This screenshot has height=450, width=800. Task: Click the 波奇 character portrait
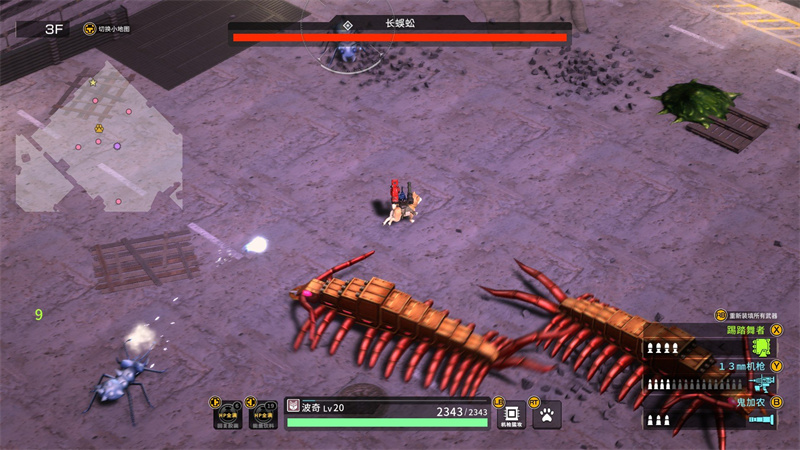tap(293, 406)
